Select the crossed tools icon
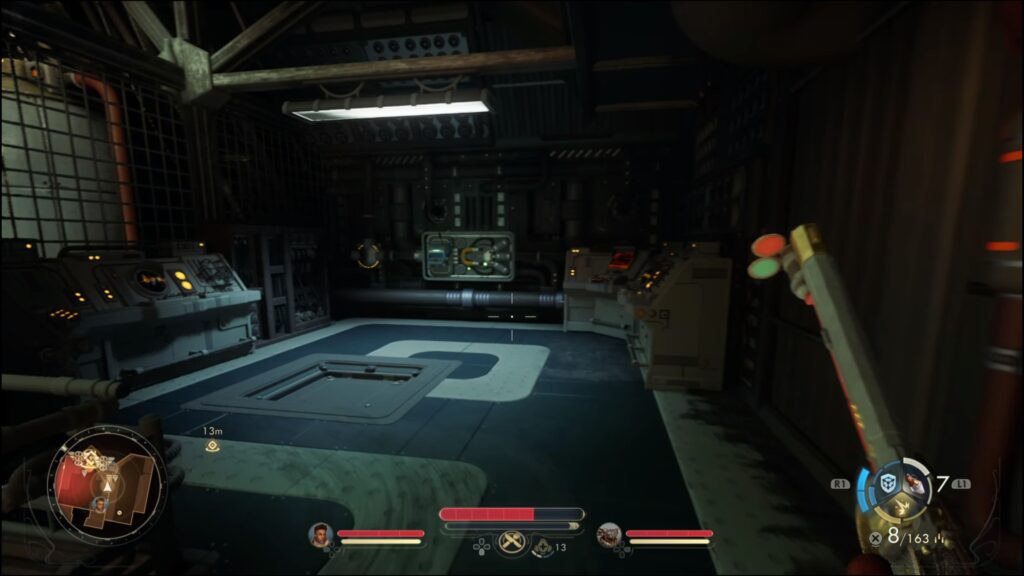Viewport: 1024px width, 576px height. (512, 542)
